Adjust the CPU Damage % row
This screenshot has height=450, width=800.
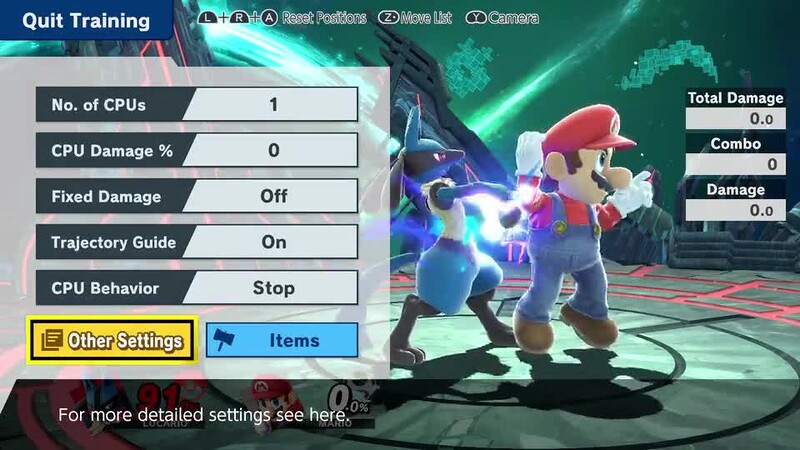pos(196,150)
